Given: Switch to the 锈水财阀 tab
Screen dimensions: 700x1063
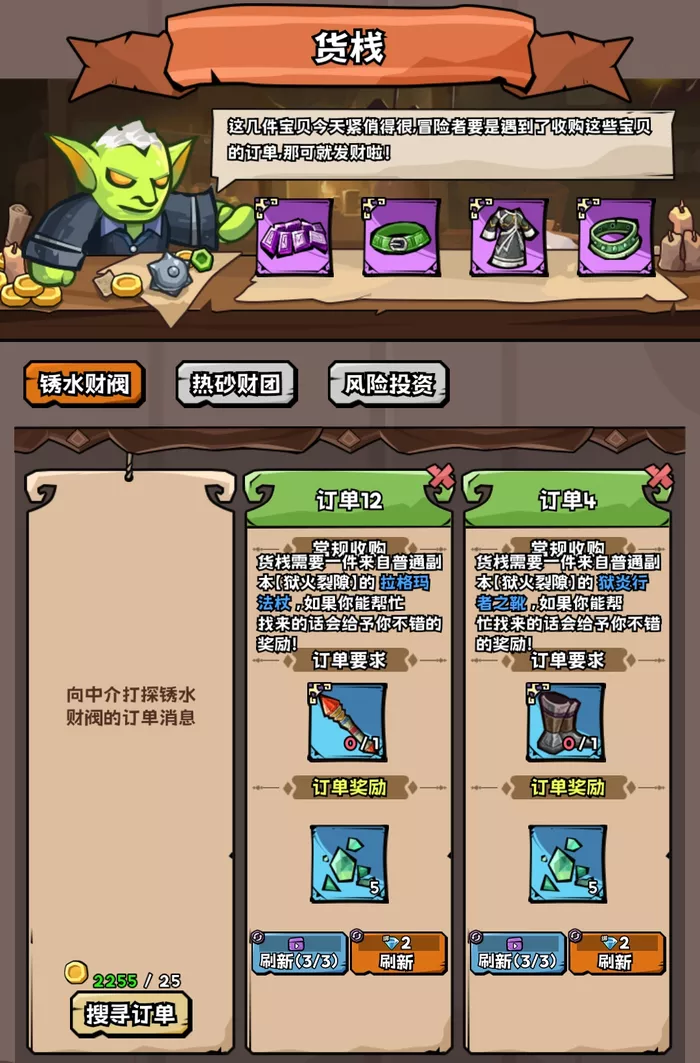Looking at the screenshot, I should (84, 384).
